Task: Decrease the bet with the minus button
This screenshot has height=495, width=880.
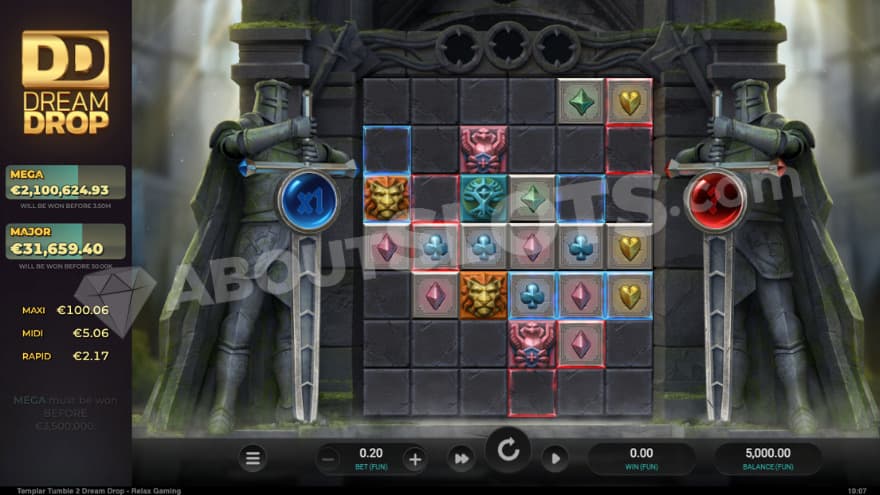Action: [x=329, y=459]
